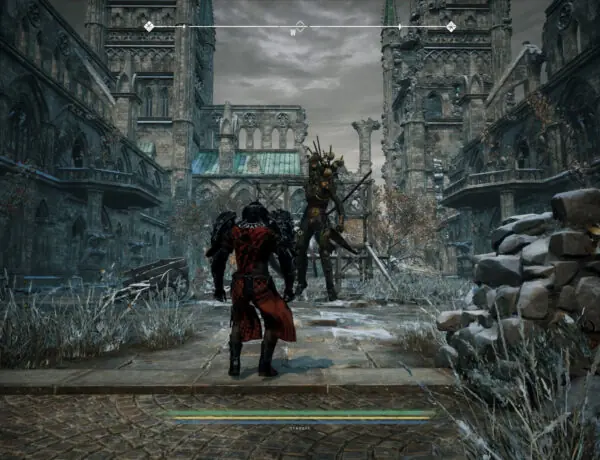Select the W heading on the compass bar
Screen dimensions: 600x460
tap(292, 33)
